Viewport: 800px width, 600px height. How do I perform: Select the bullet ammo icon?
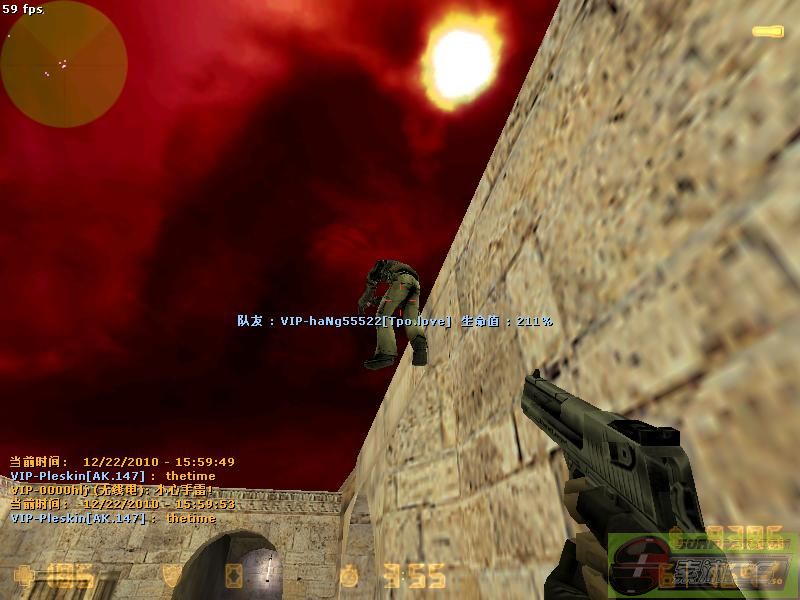click(x=768, y=32)
